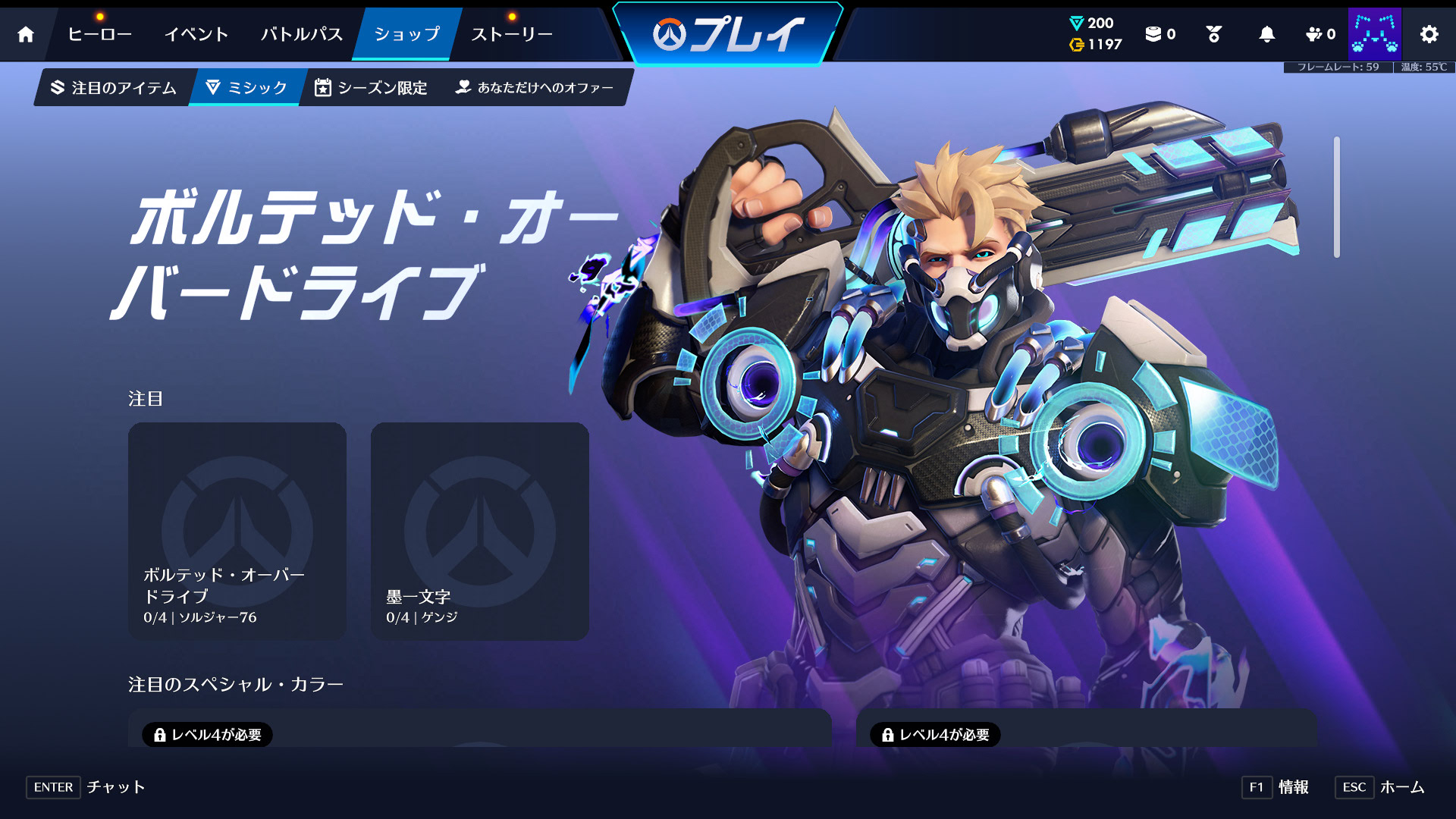Open the challenges medal icon
This screenshot has height=819, width=1456.
(x=1213, y=34)
